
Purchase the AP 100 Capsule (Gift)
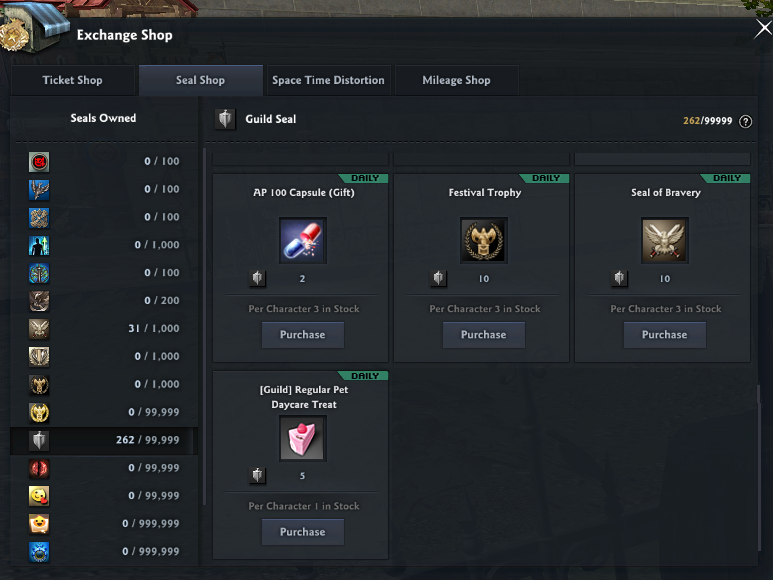[302, 335]
